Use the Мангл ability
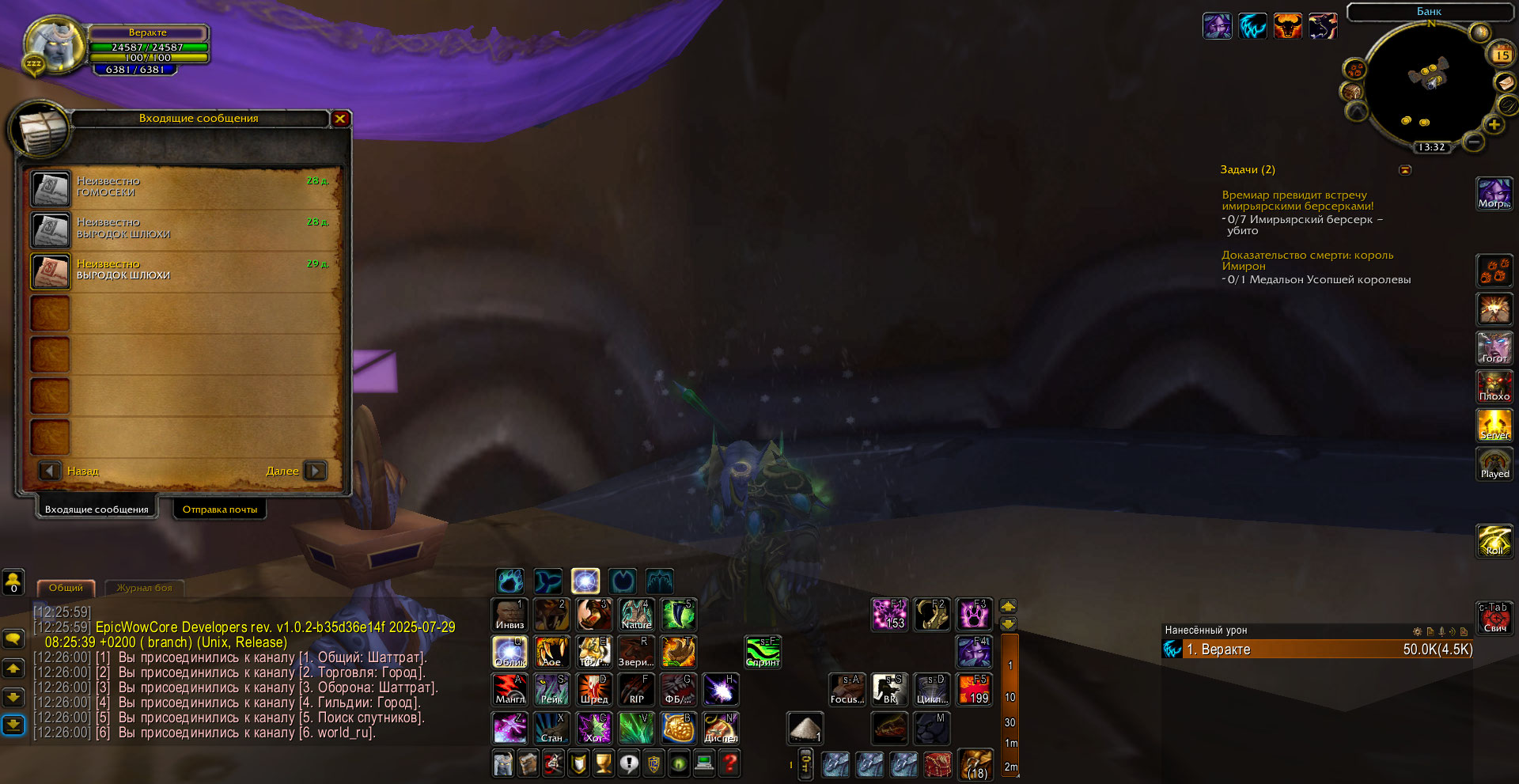 [x=510, y=689]
